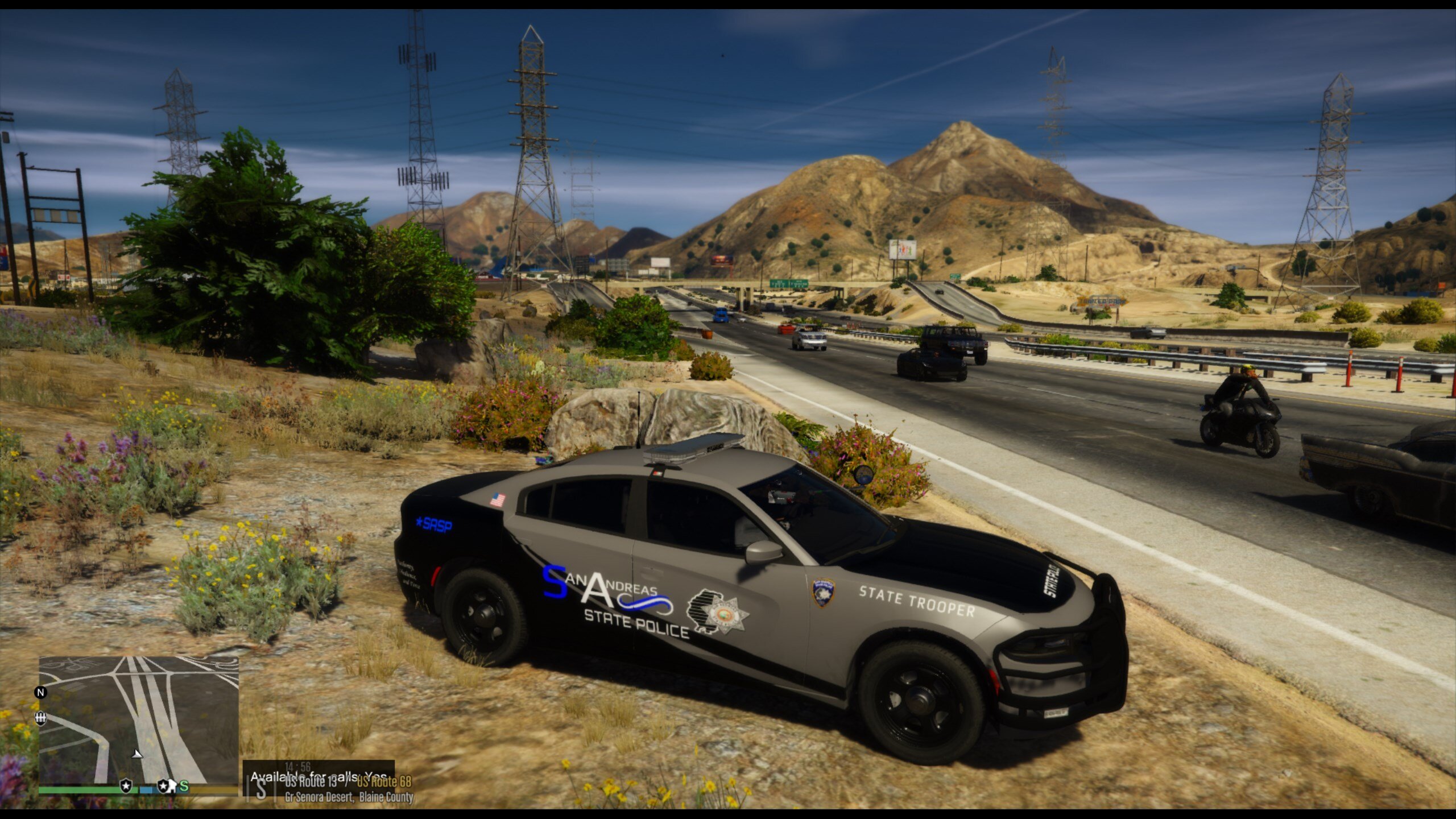Click the north compass marker on minimap
Viewport: 1456px width, 819px height.
pos(40,692)
